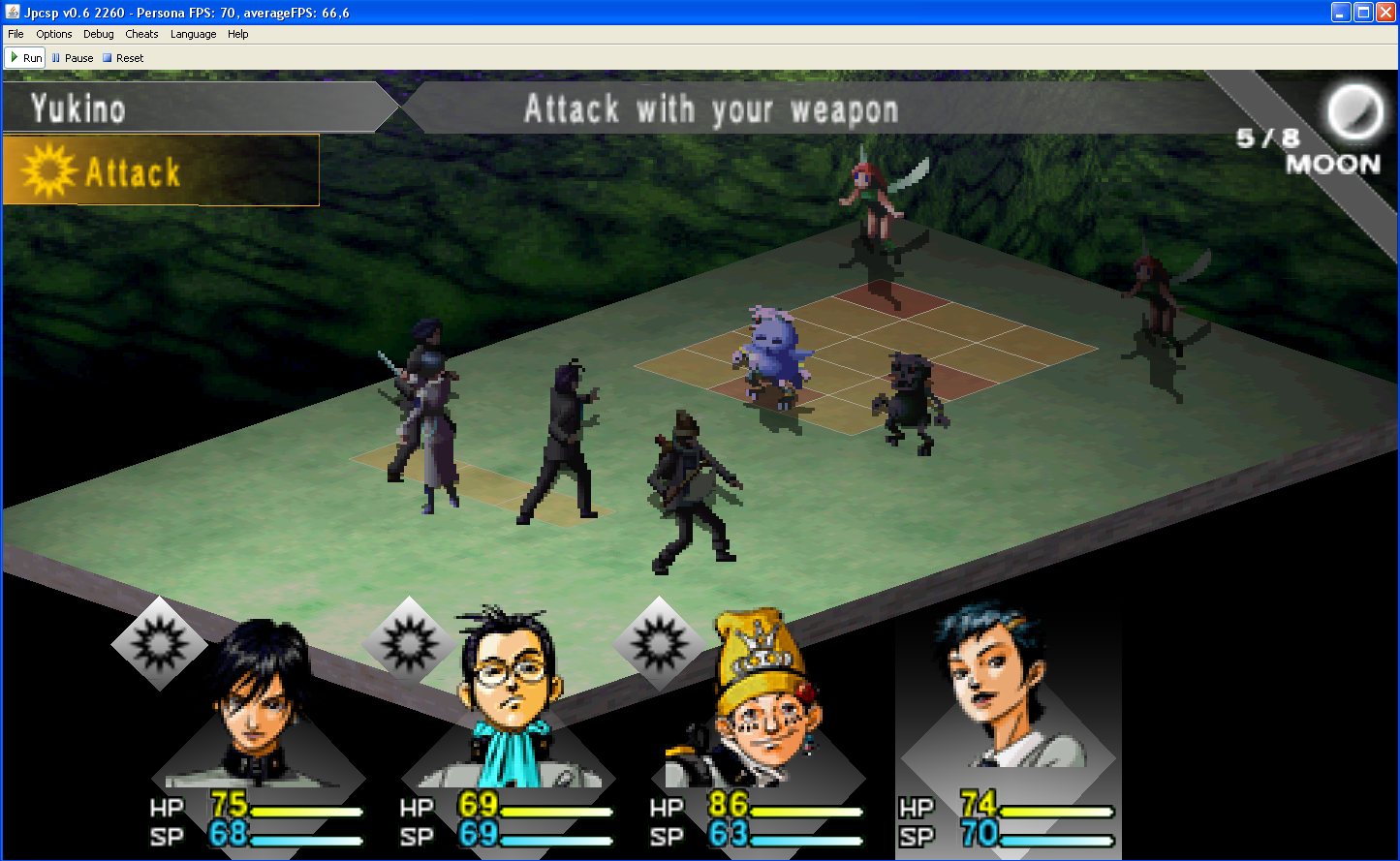Open the emulator File menu

(x=16, y=34)
